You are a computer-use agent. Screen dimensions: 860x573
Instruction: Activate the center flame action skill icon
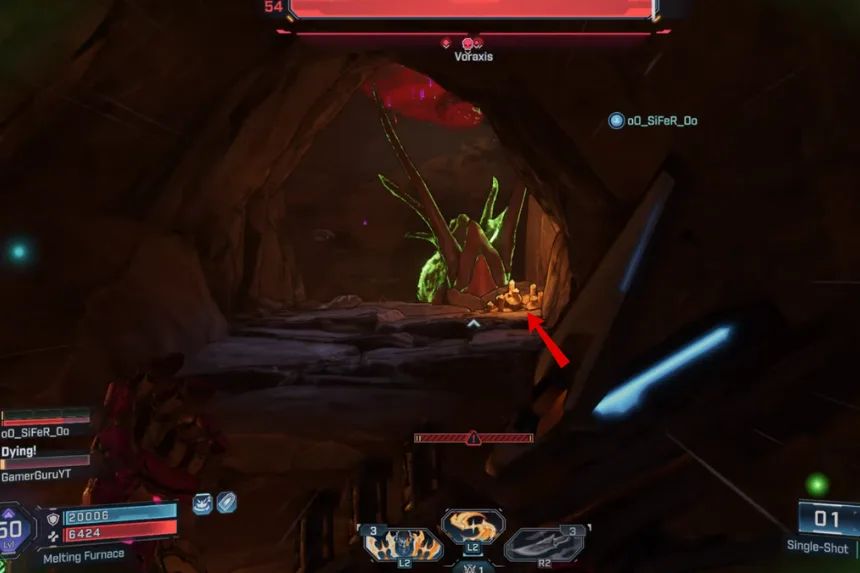click(473, 525)
